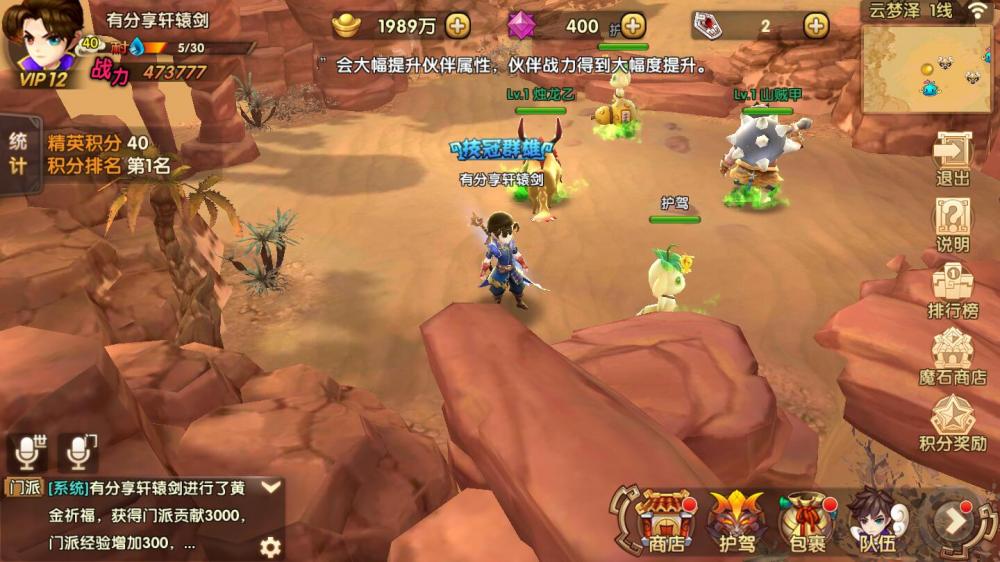Collapse the bottom menu with the arrow button
Screen dimensions: 1000x562
click(x=956, y=521)
